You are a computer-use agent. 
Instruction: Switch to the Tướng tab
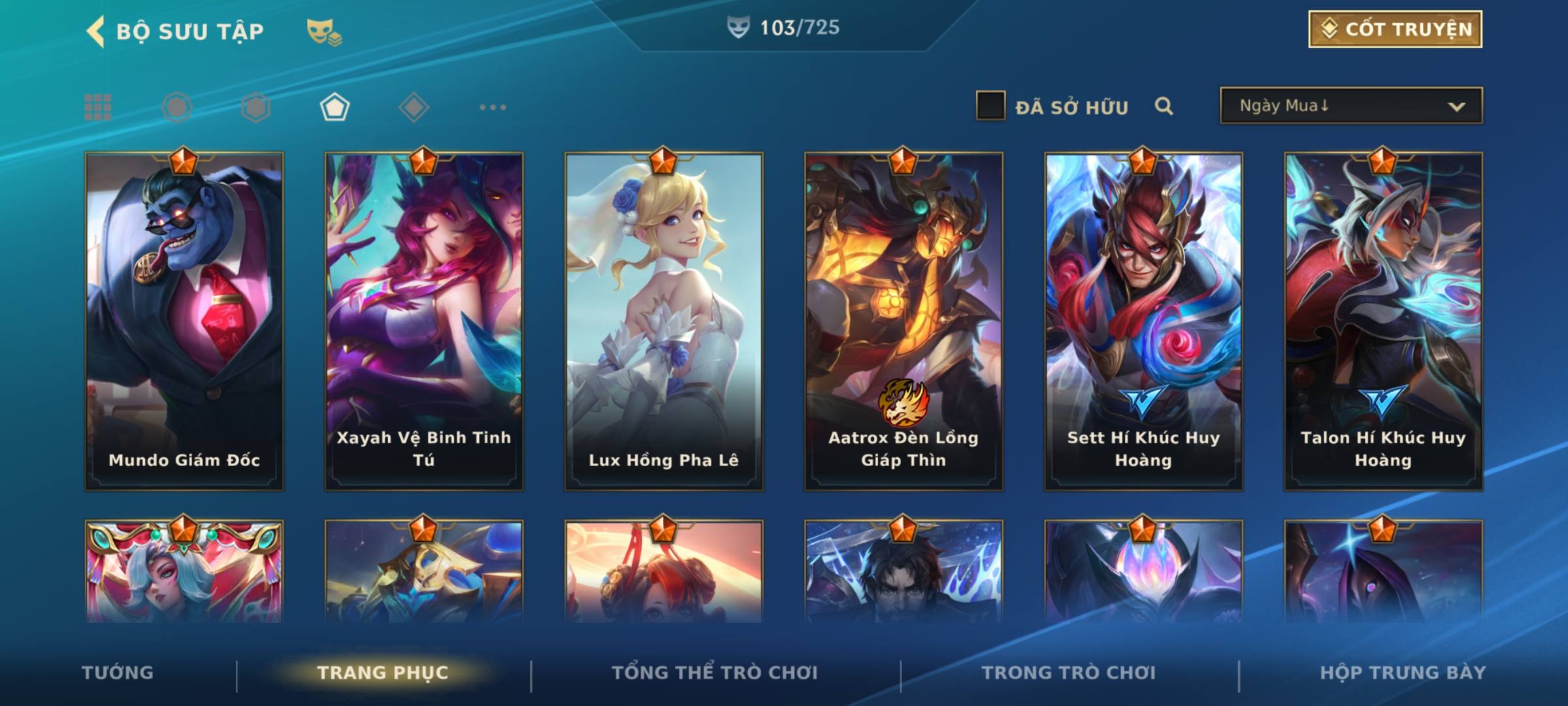click(118, 673)
